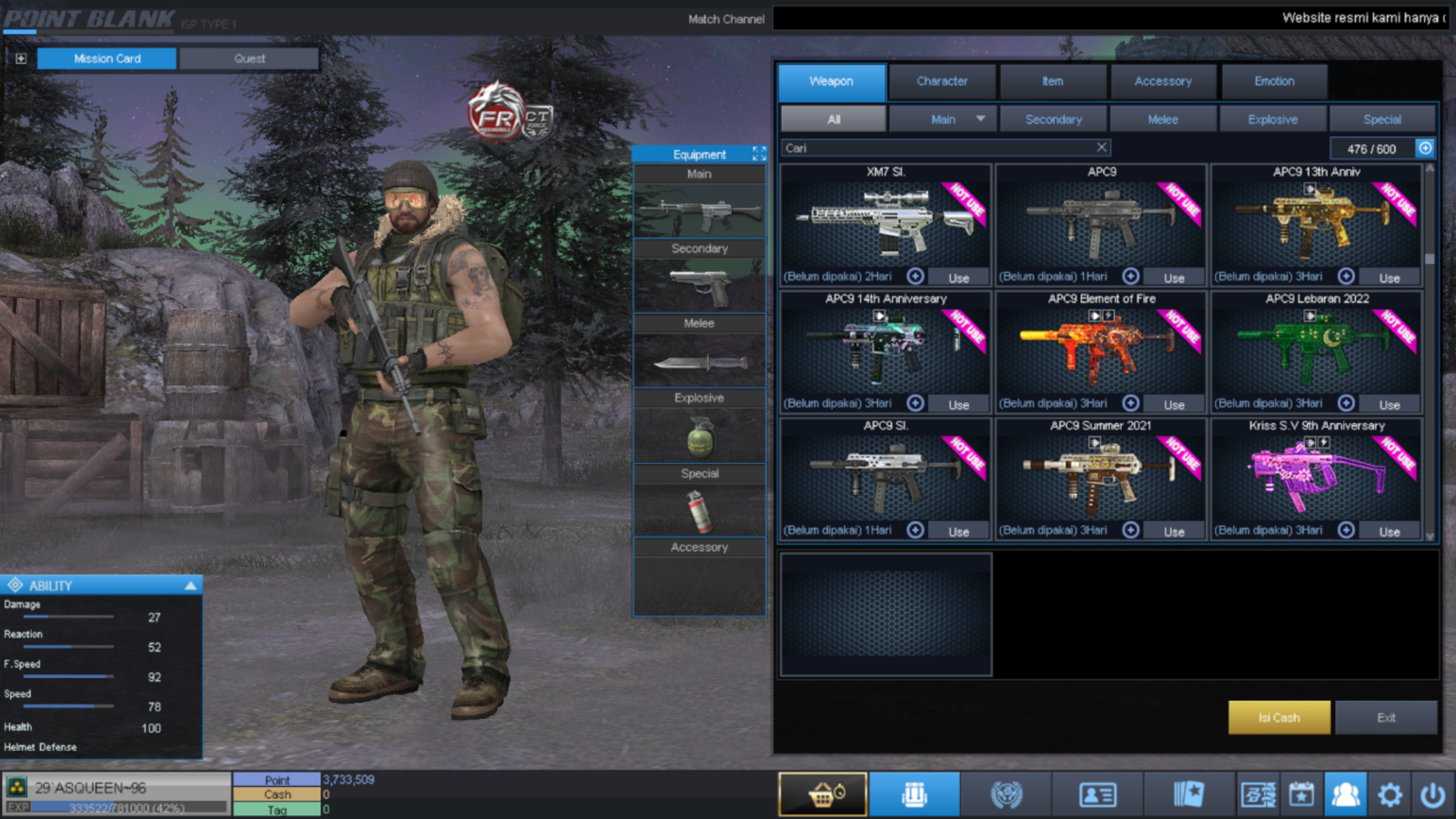Exit the inventory screen
The width and height of the screenshot is (1456, 819).
pyautogui.click(x=1386, y=717)
